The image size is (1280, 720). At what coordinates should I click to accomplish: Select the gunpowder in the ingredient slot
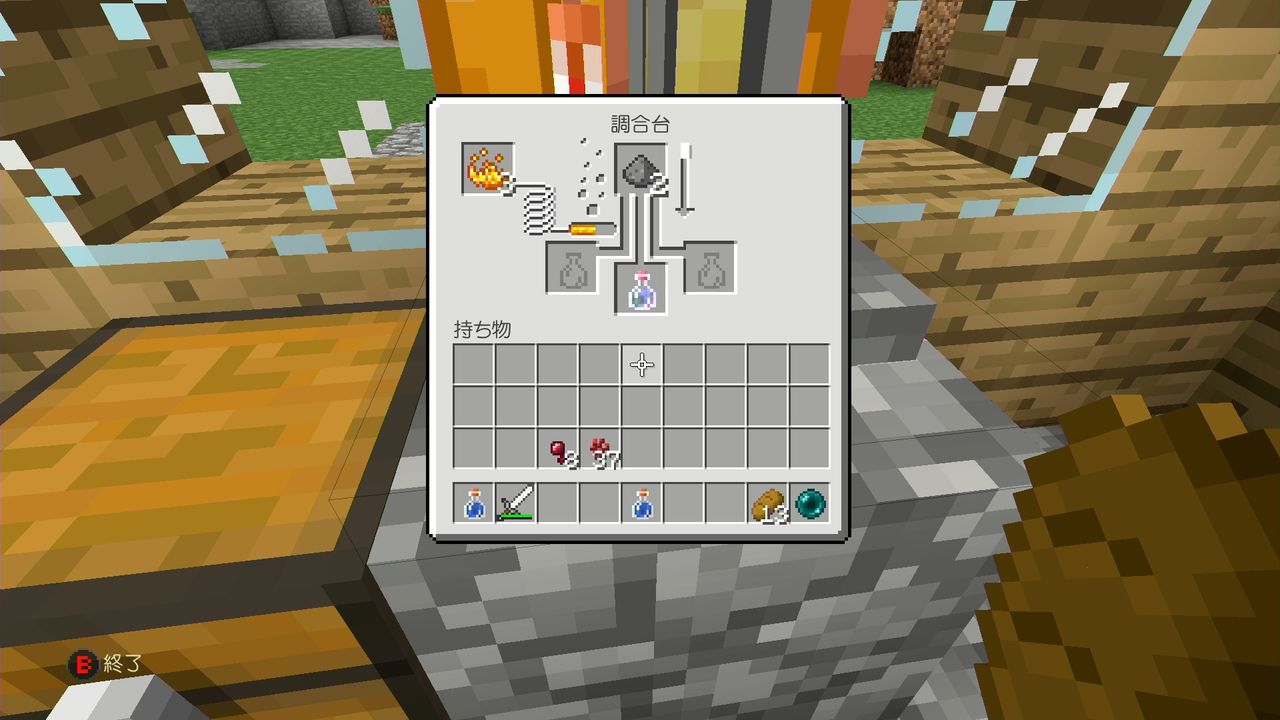[x=639, y=170]
